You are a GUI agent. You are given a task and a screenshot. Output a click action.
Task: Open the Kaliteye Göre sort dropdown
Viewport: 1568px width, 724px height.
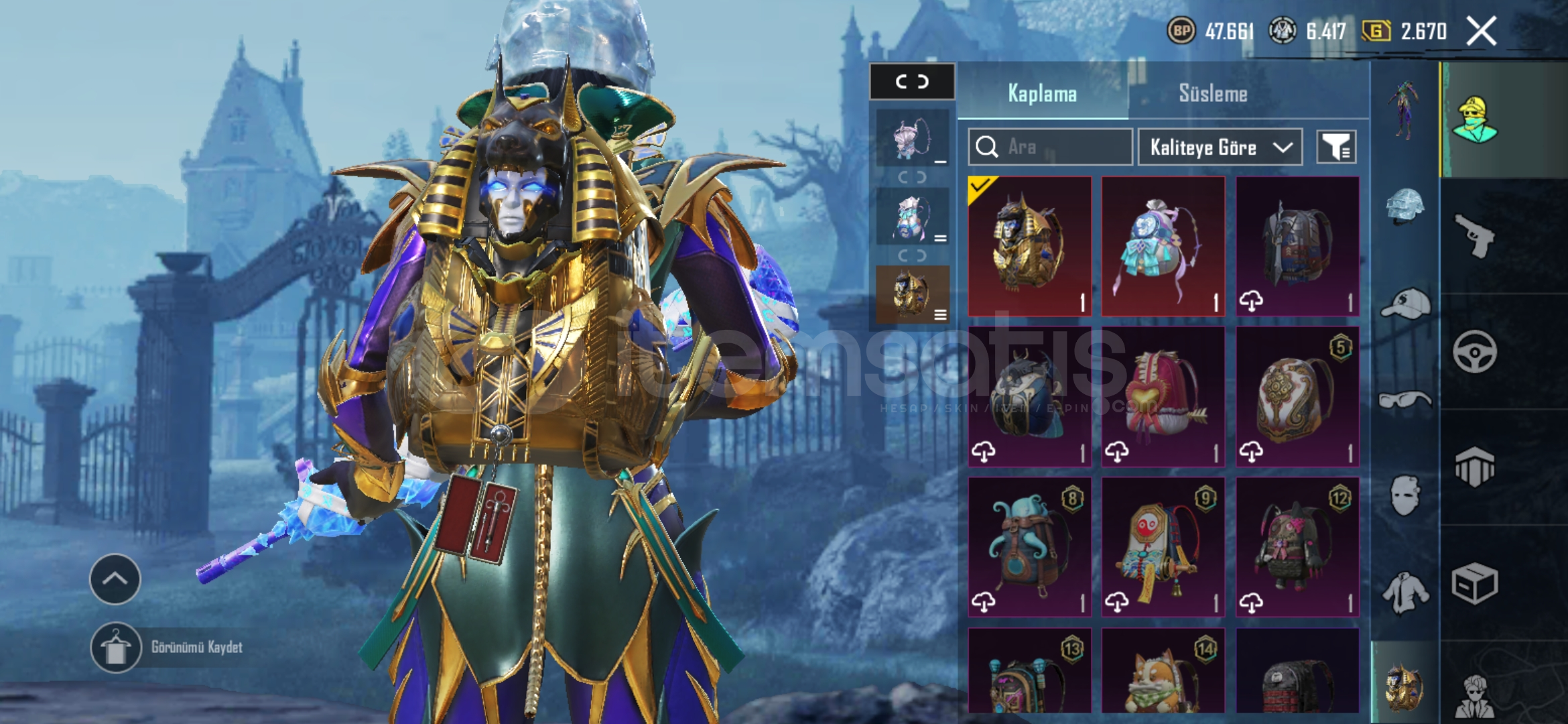pos(1220,147)
